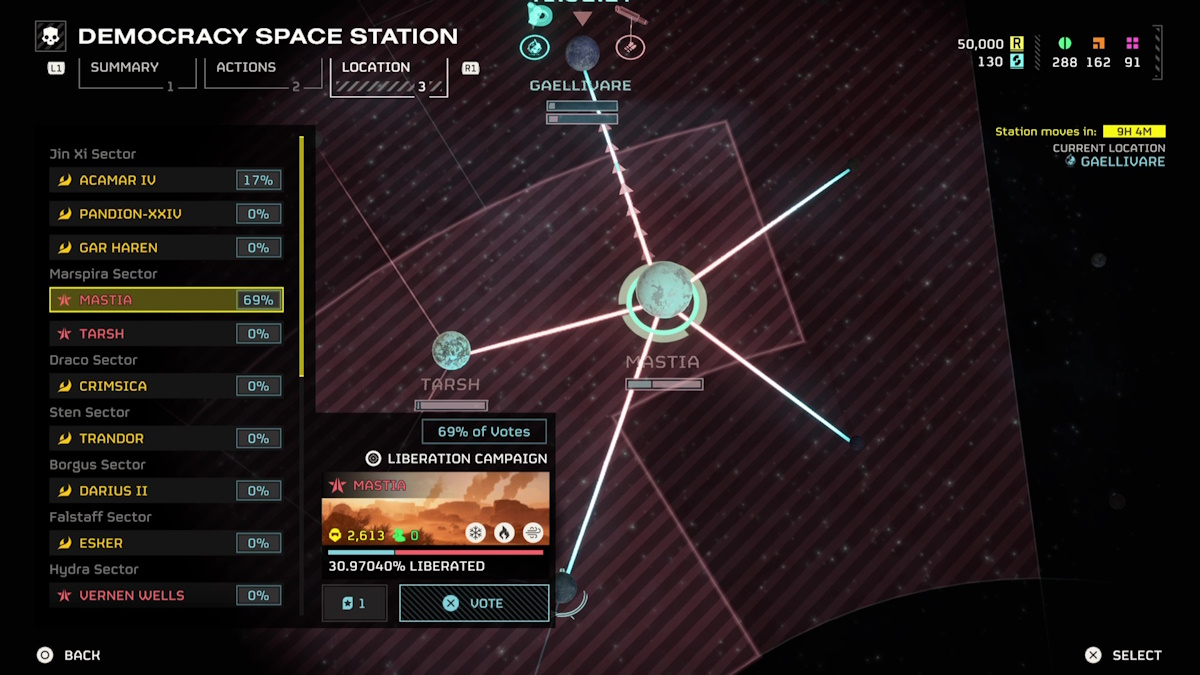
Task: Choose Tarsh in the Marspira Sector list
Action: (x=166, y=334)
